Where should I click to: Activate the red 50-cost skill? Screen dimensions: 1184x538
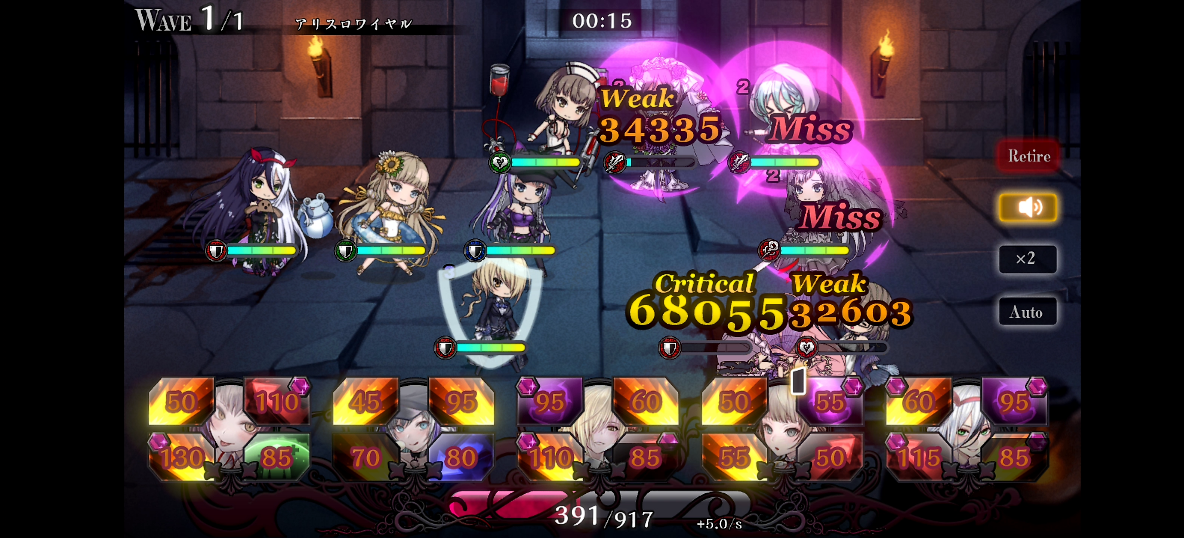tap(830, 458)
